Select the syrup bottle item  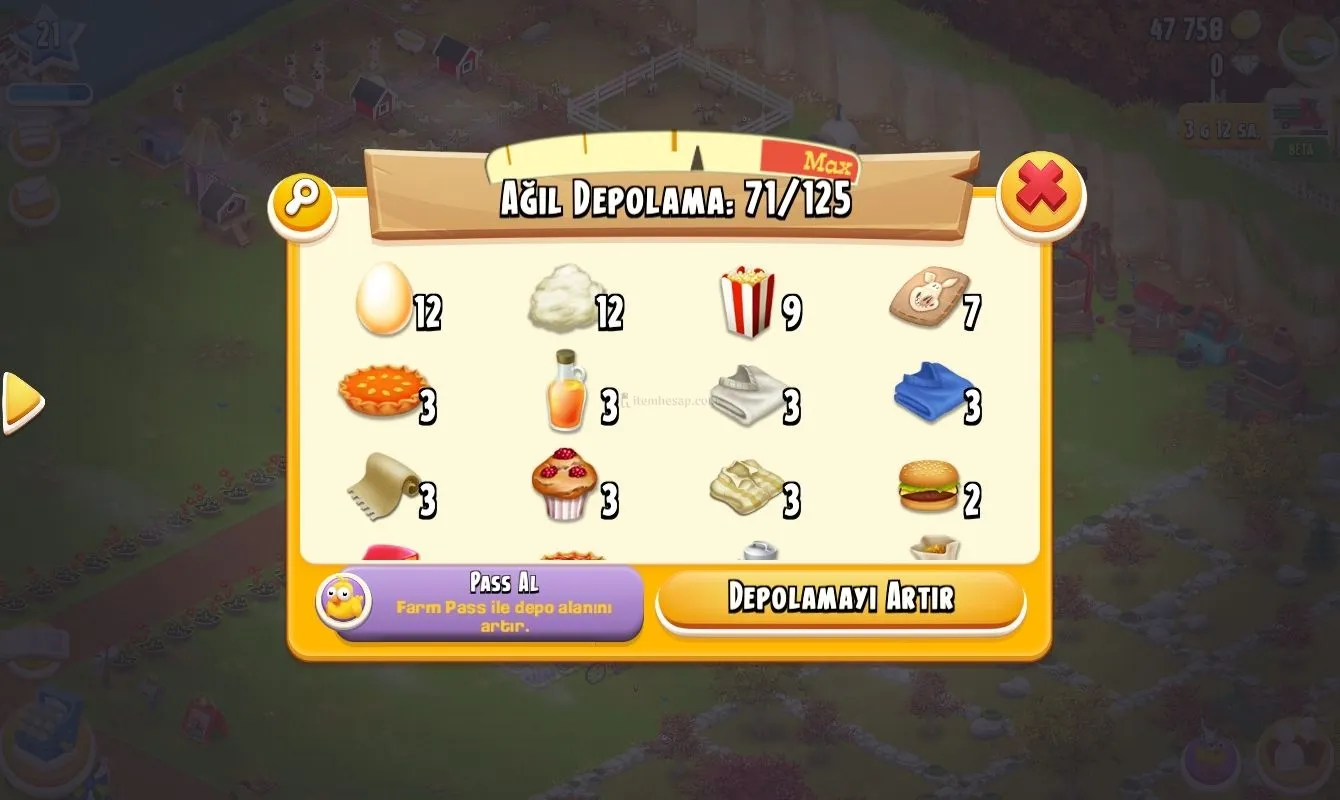click(565, 392)
